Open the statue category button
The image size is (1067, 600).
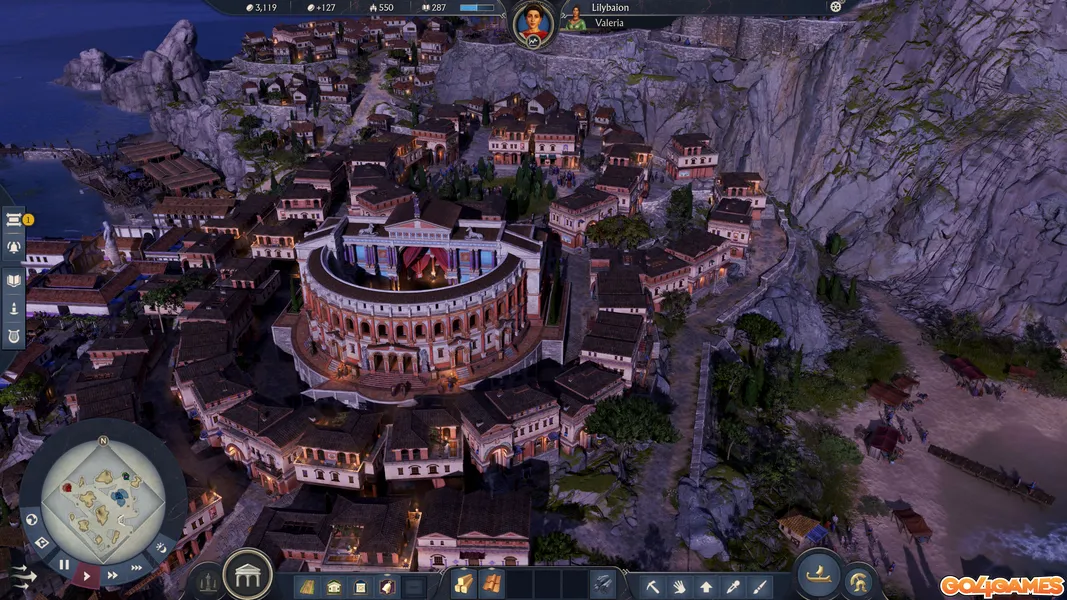(x=207, y=580)
